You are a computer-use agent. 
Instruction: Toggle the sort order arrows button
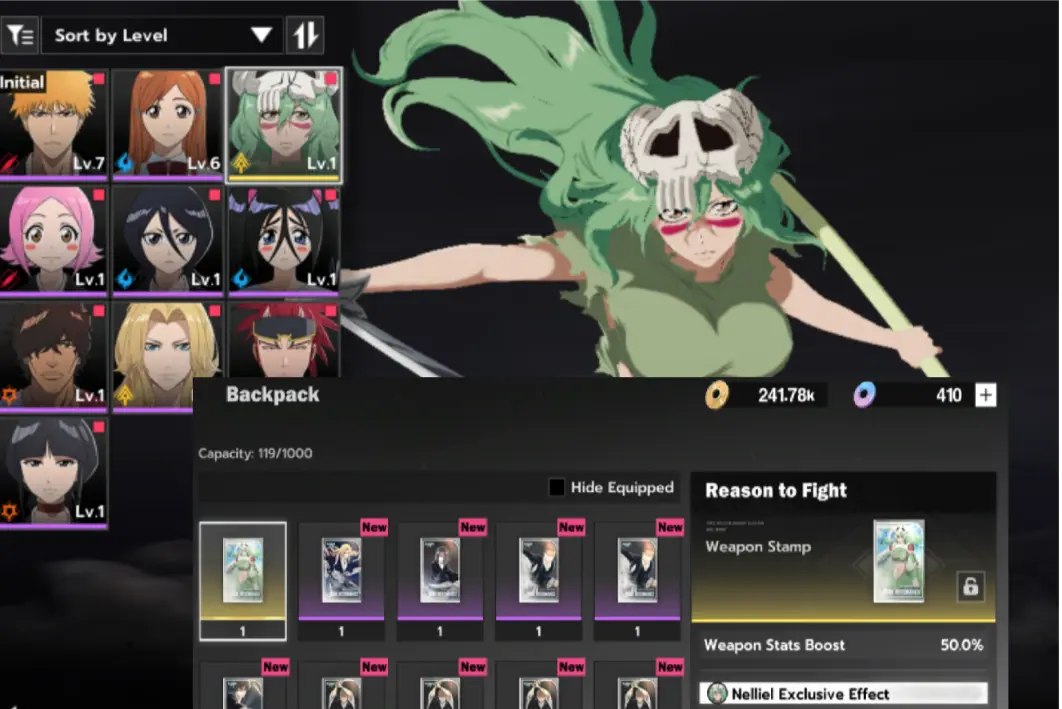[x=305, y=35]
